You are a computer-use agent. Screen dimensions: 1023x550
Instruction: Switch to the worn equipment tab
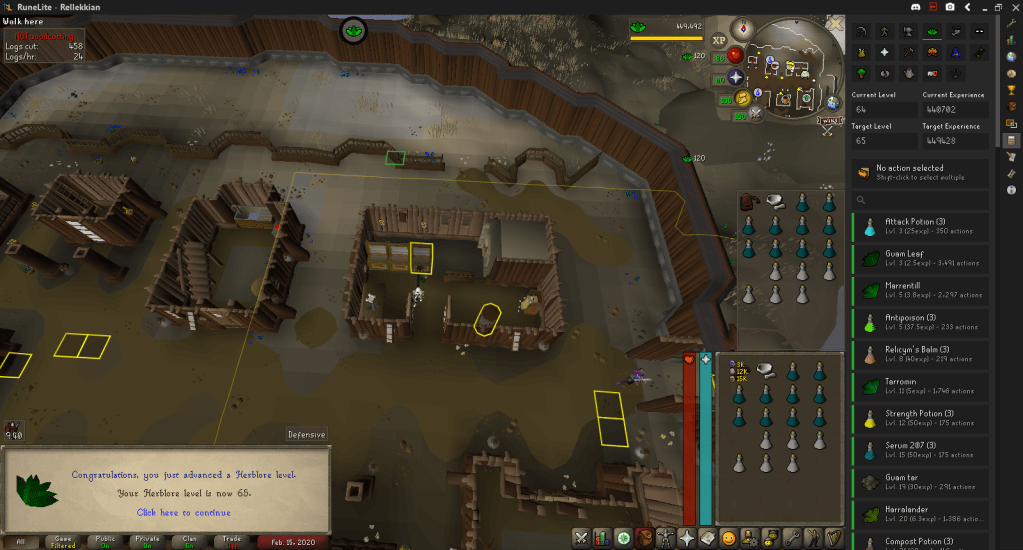(665, 538)
